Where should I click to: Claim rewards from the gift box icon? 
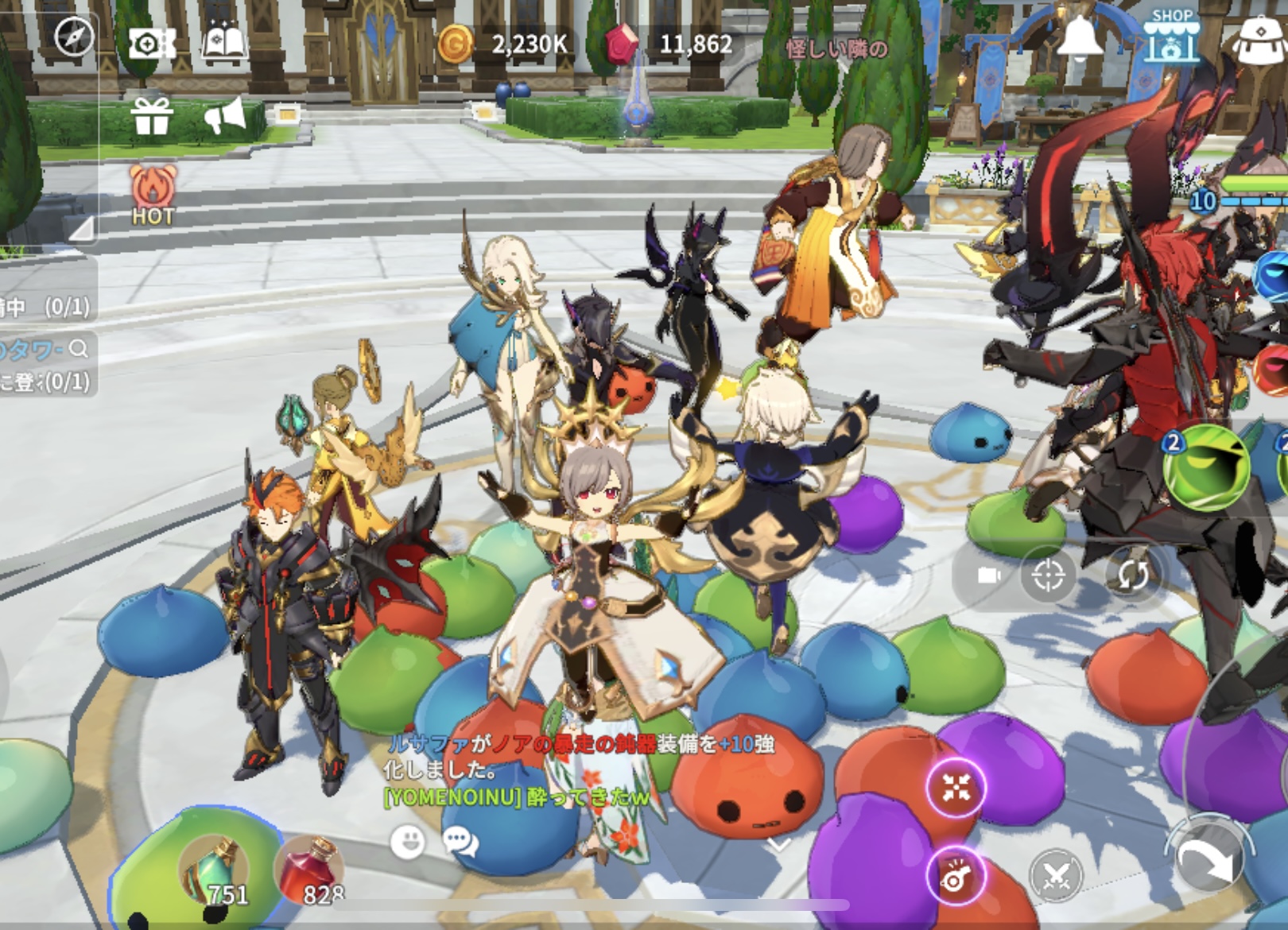[152, 116]
